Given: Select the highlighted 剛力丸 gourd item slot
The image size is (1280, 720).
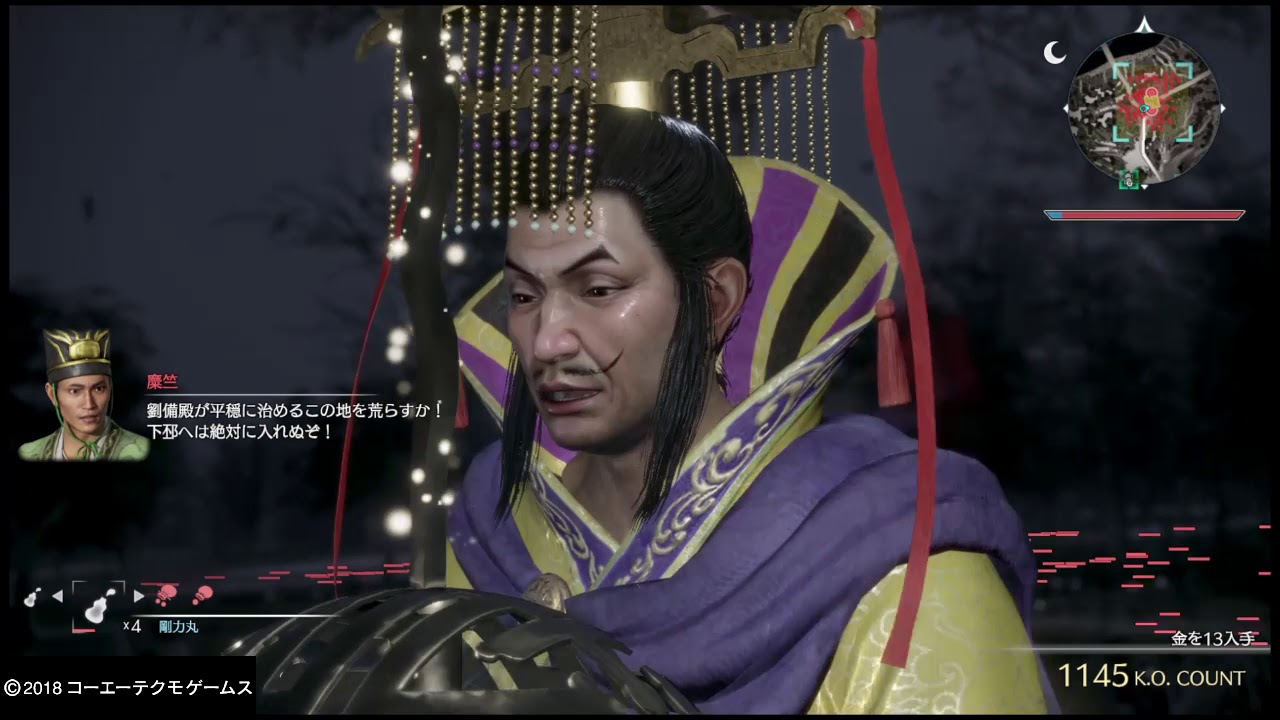Looking at the screenshot, I should point(97,606).
